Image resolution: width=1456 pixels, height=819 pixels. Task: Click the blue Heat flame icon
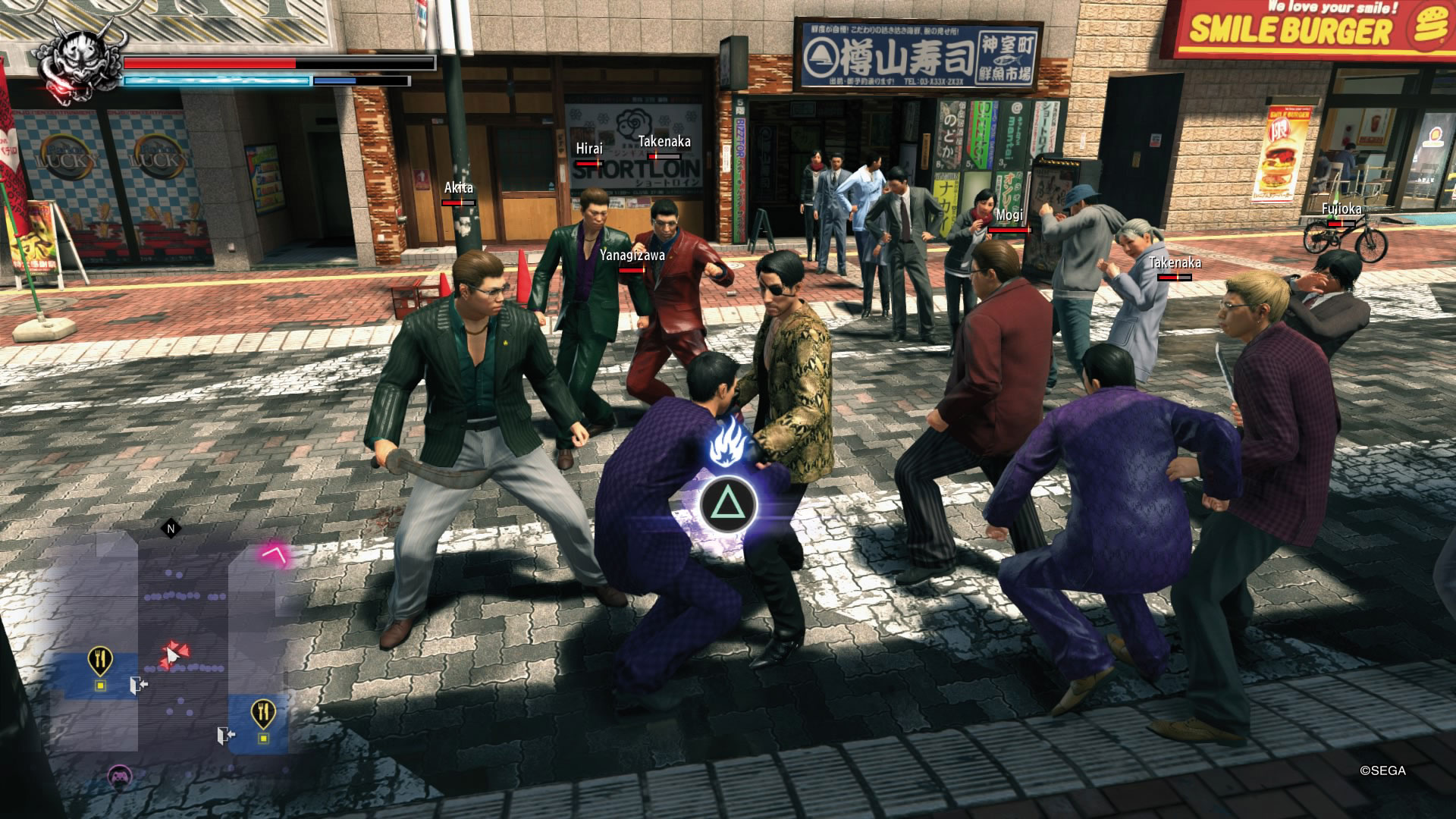click(728, 445)
